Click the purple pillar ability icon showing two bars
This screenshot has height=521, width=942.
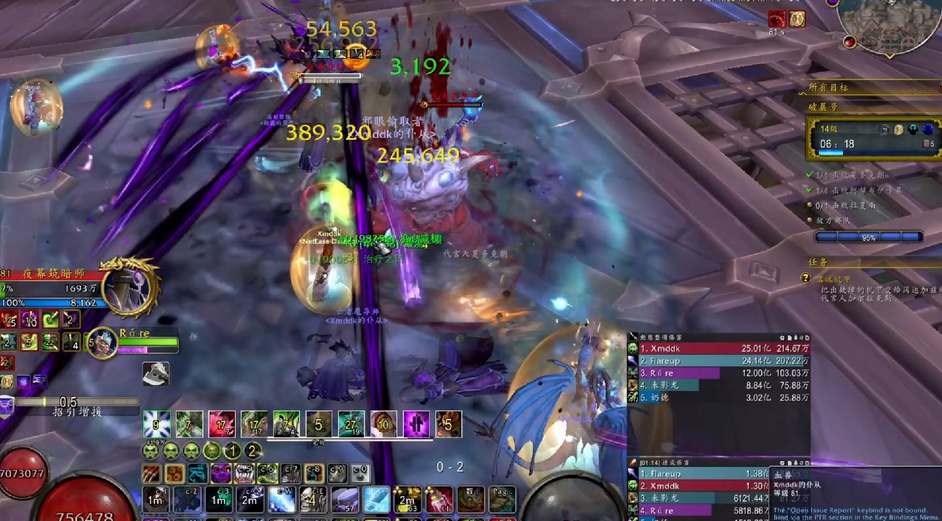coord(416,424)
